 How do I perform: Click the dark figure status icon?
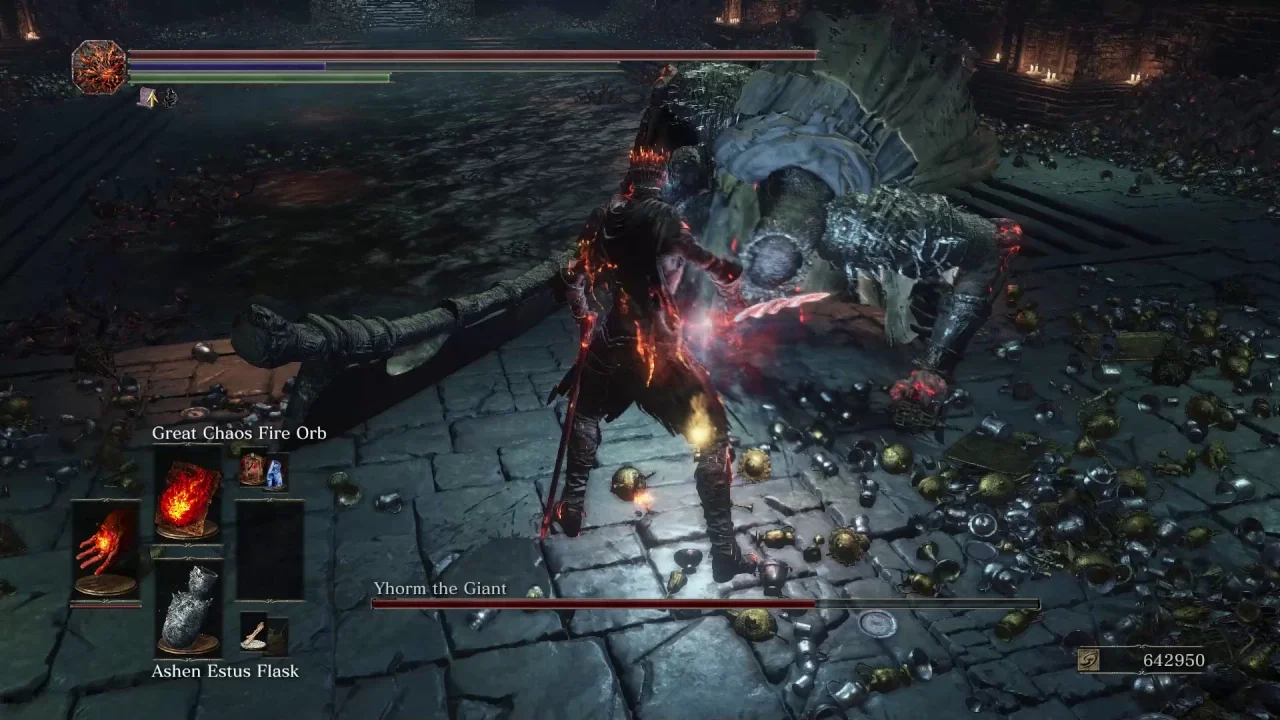(170, 97)
